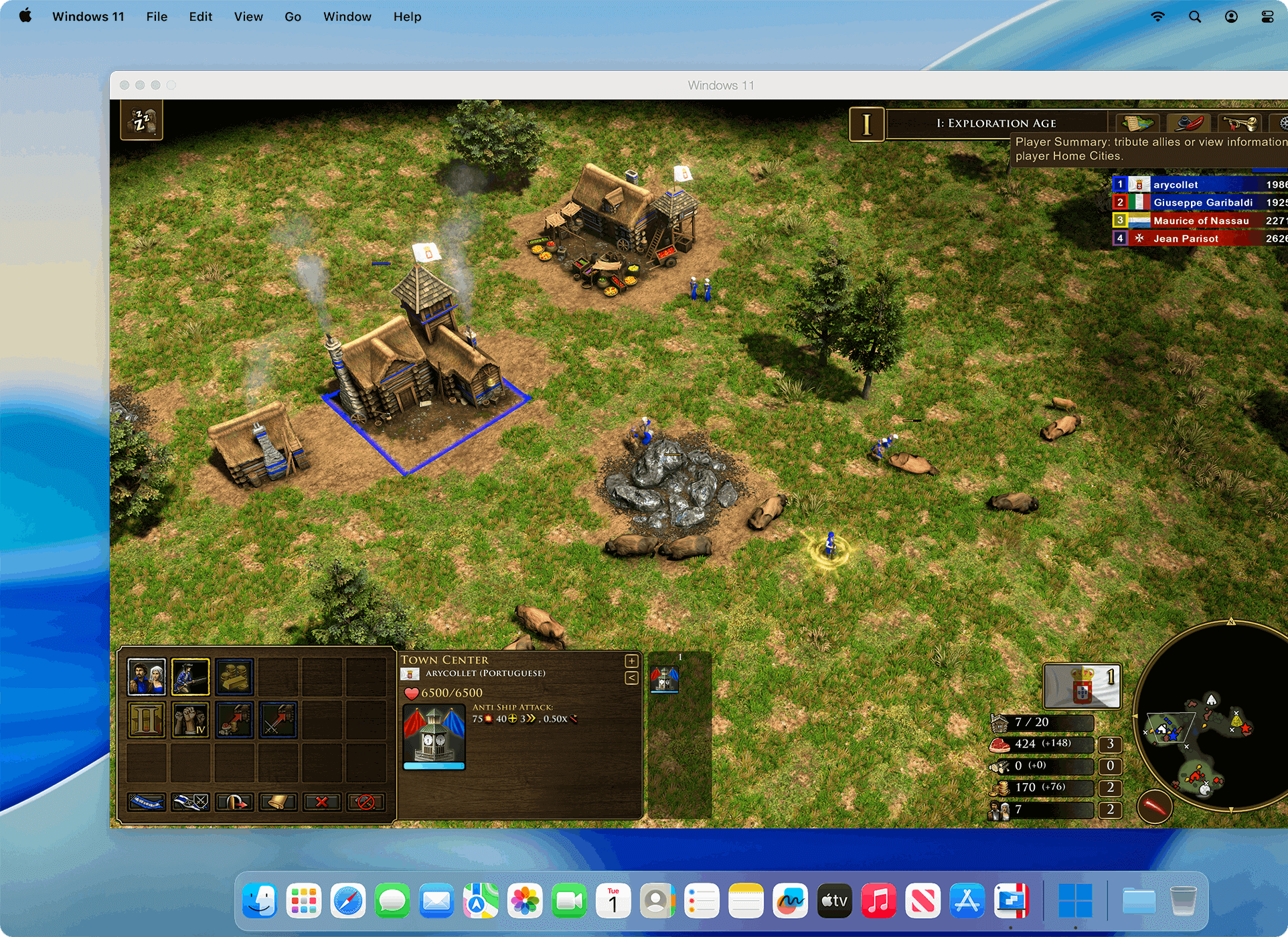Ring the town bell
This screenshot has width=1288, height=937.
[x=278, y=801]
